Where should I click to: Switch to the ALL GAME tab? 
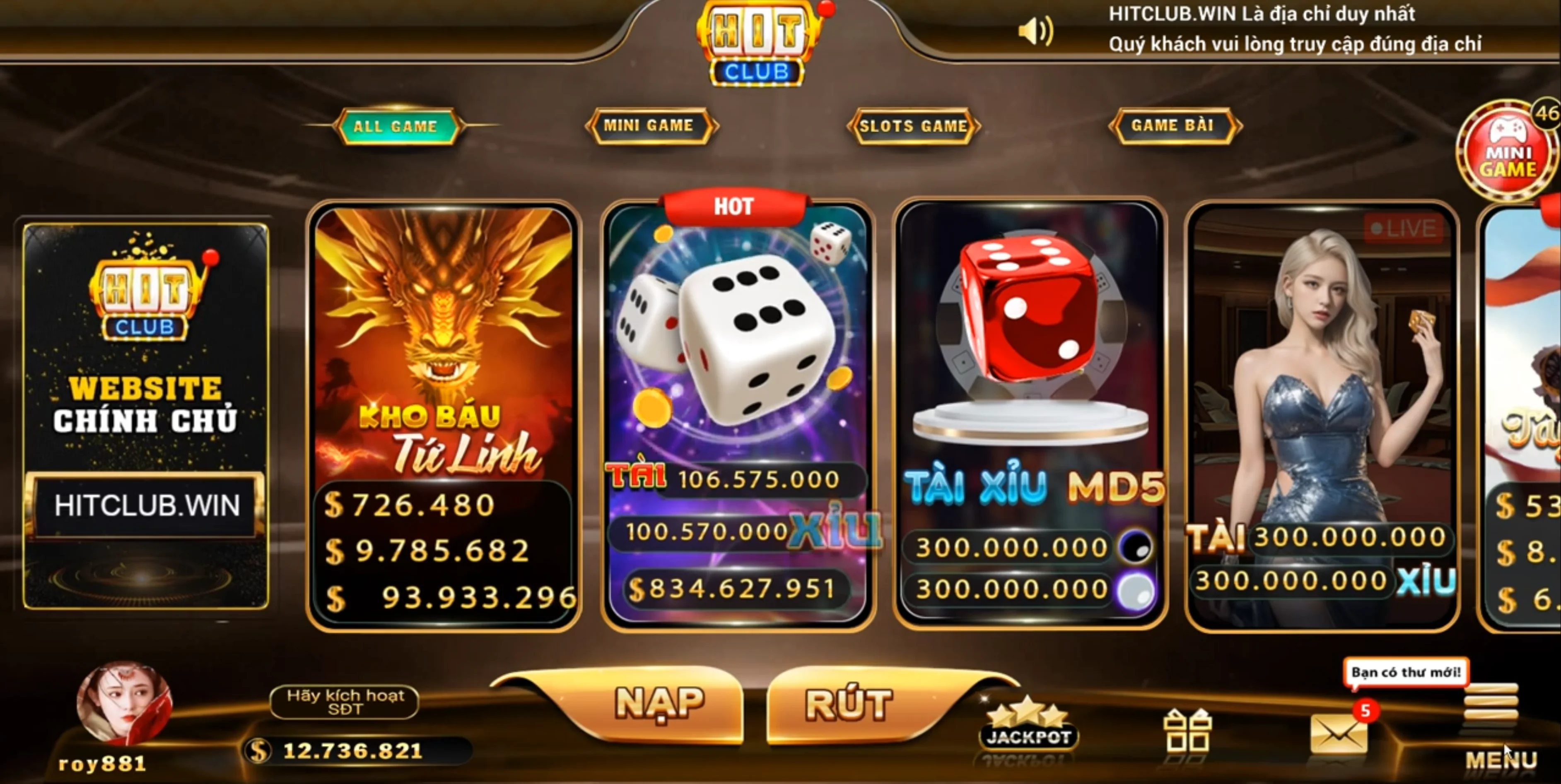[396, 126]
